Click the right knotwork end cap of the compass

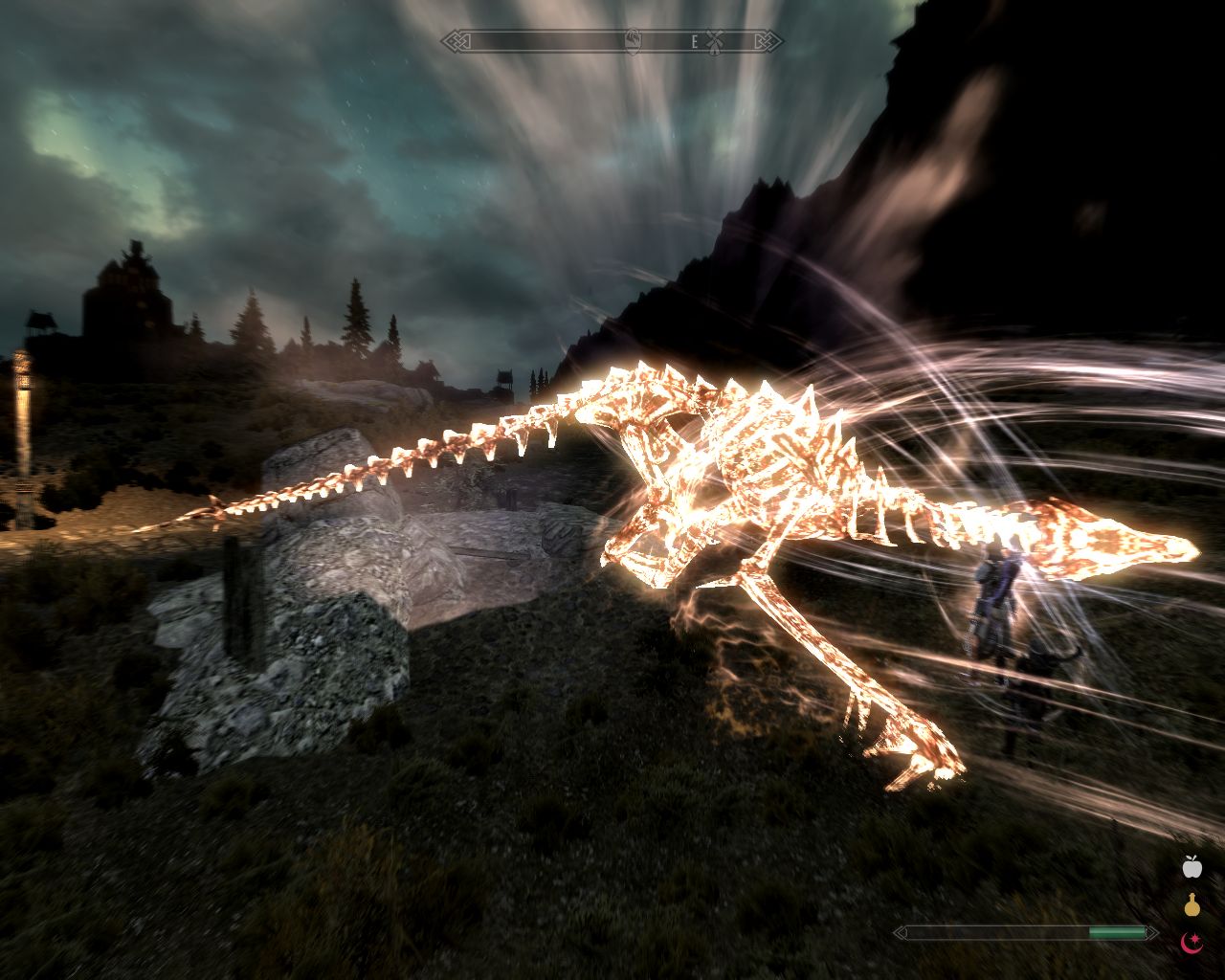(x=767, y=40)
